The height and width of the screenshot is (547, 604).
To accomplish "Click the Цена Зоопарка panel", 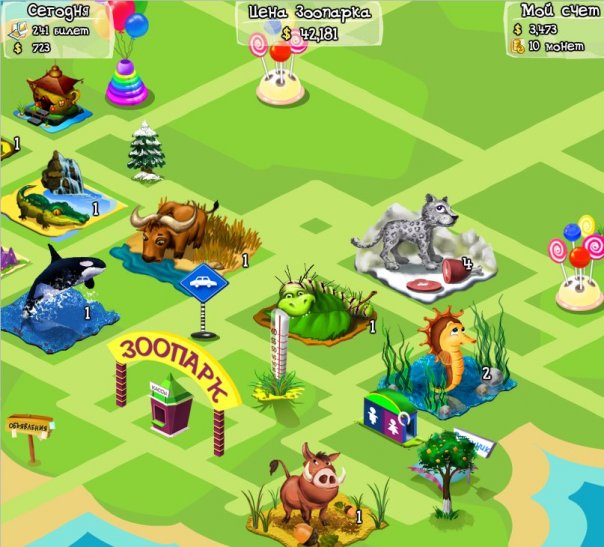I will [309, 23].
